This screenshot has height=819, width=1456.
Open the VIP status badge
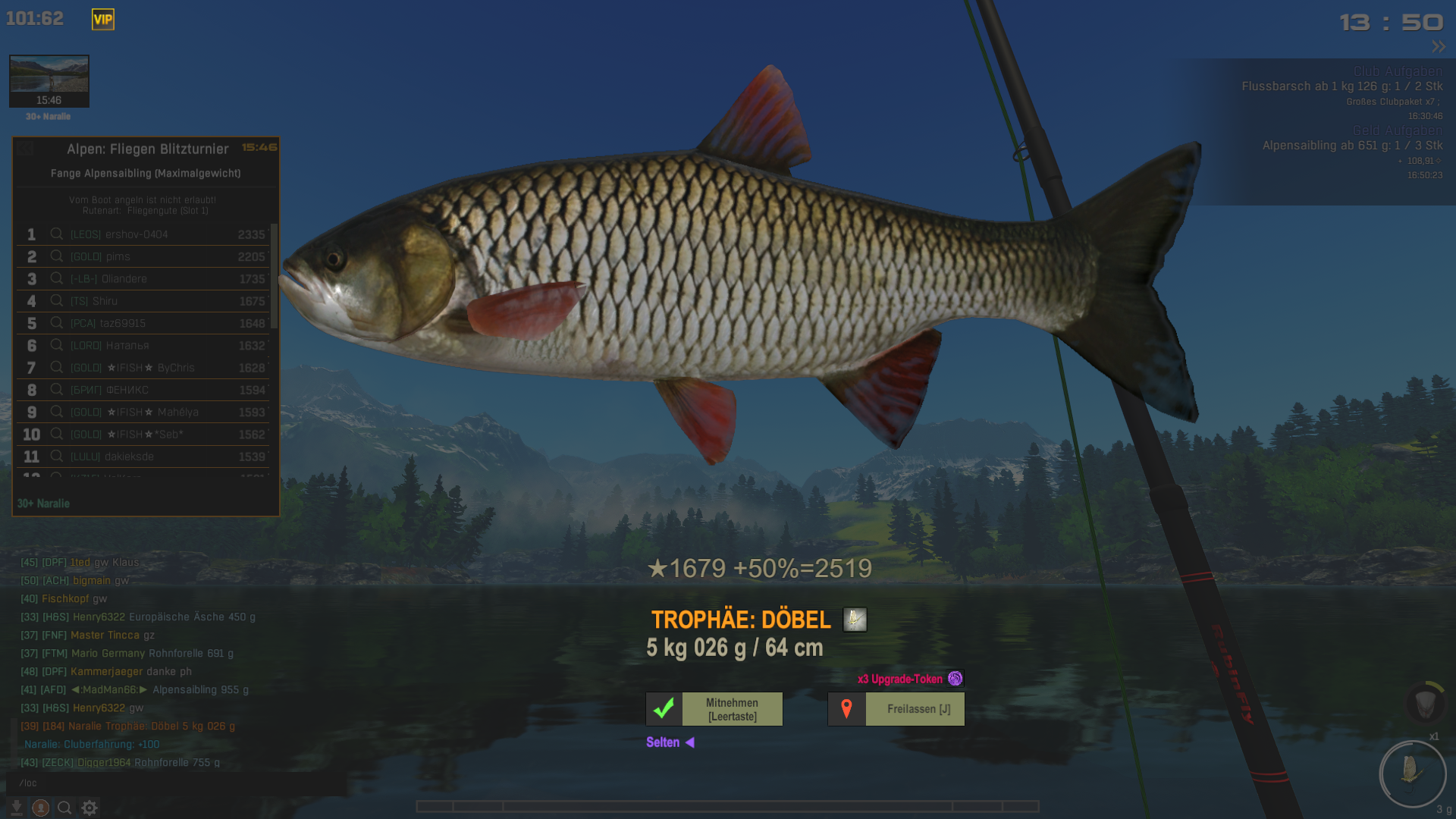[103, 20]
